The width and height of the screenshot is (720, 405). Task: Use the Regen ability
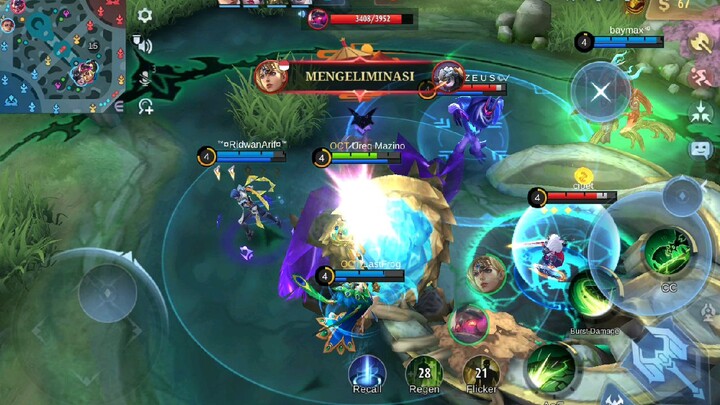[424, 371]
